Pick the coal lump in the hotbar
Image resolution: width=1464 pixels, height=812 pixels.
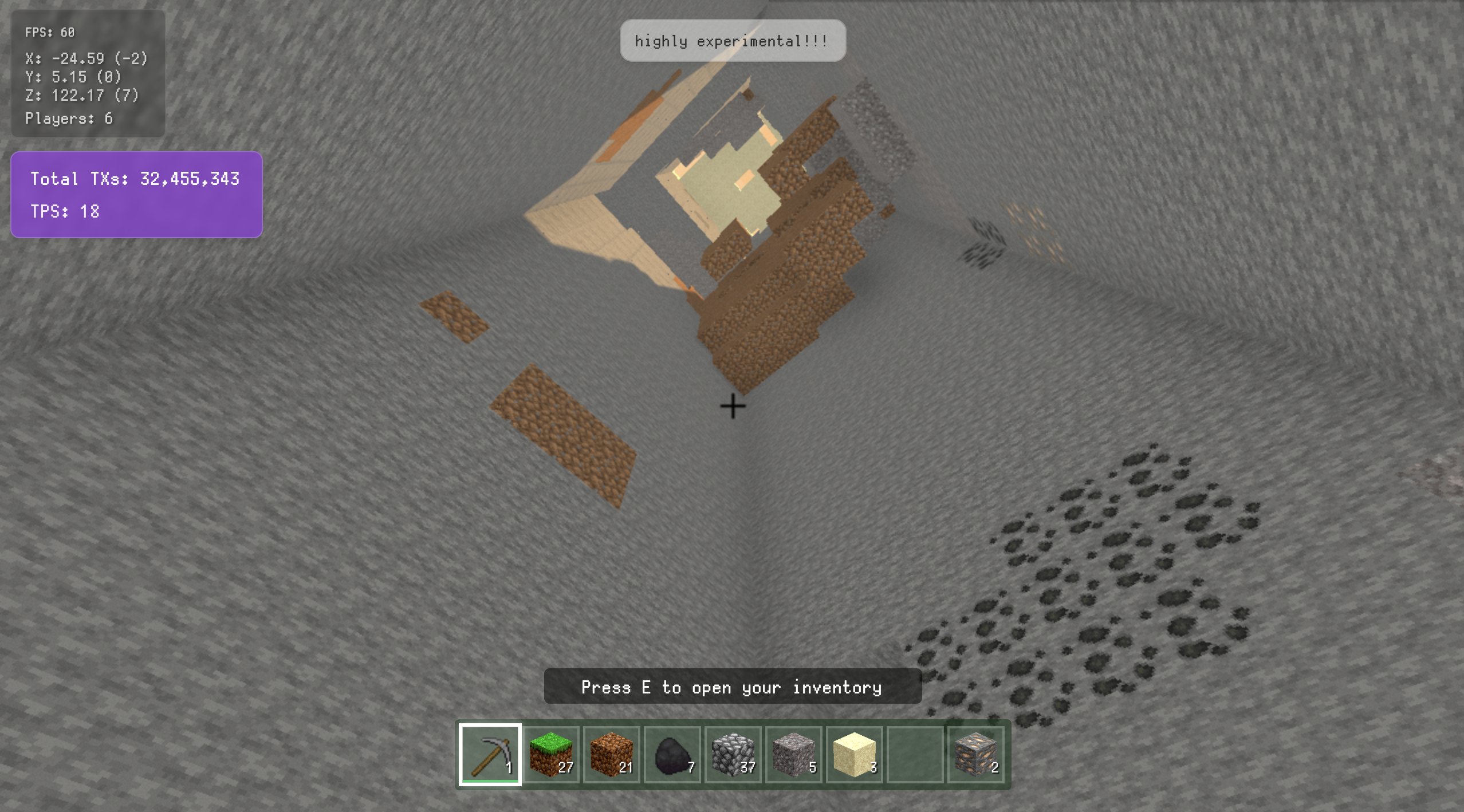coord(672,754)
